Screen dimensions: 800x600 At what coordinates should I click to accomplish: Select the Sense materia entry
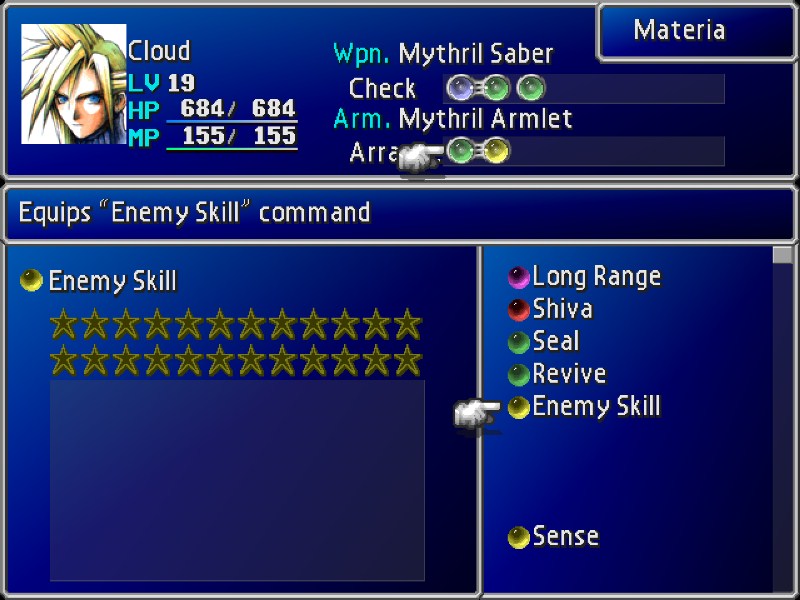coord(565,536)
